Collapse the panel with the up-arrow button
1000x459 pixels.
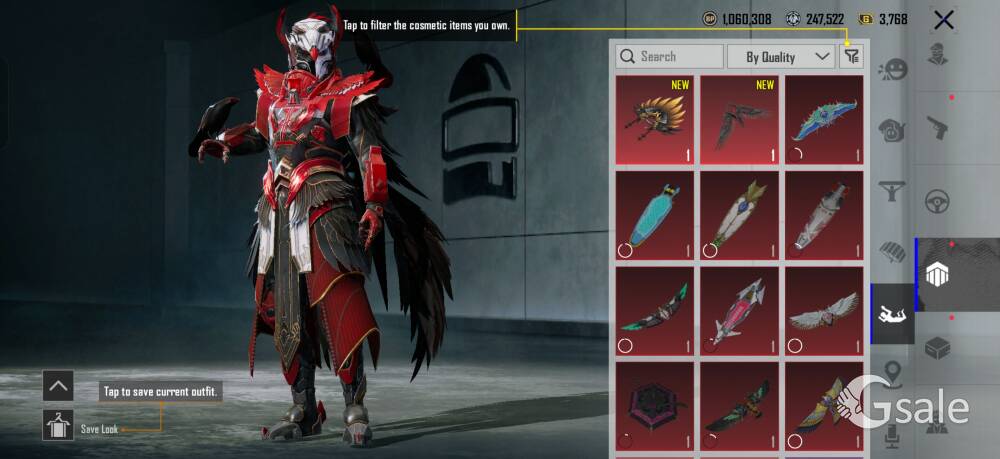(58, 385)
